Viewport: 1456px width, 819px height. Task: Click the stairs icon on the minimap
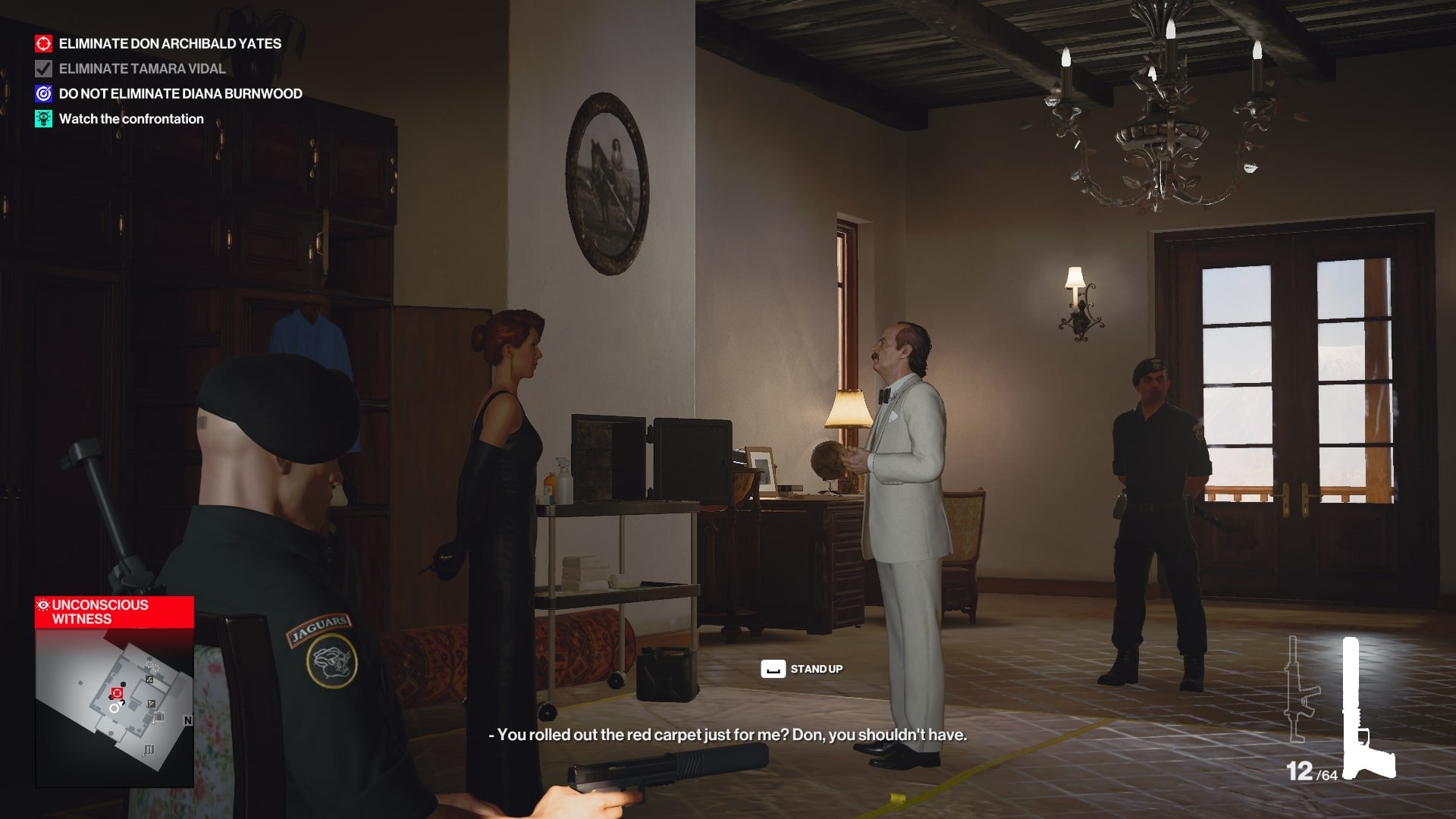click(x=152, y=703)
